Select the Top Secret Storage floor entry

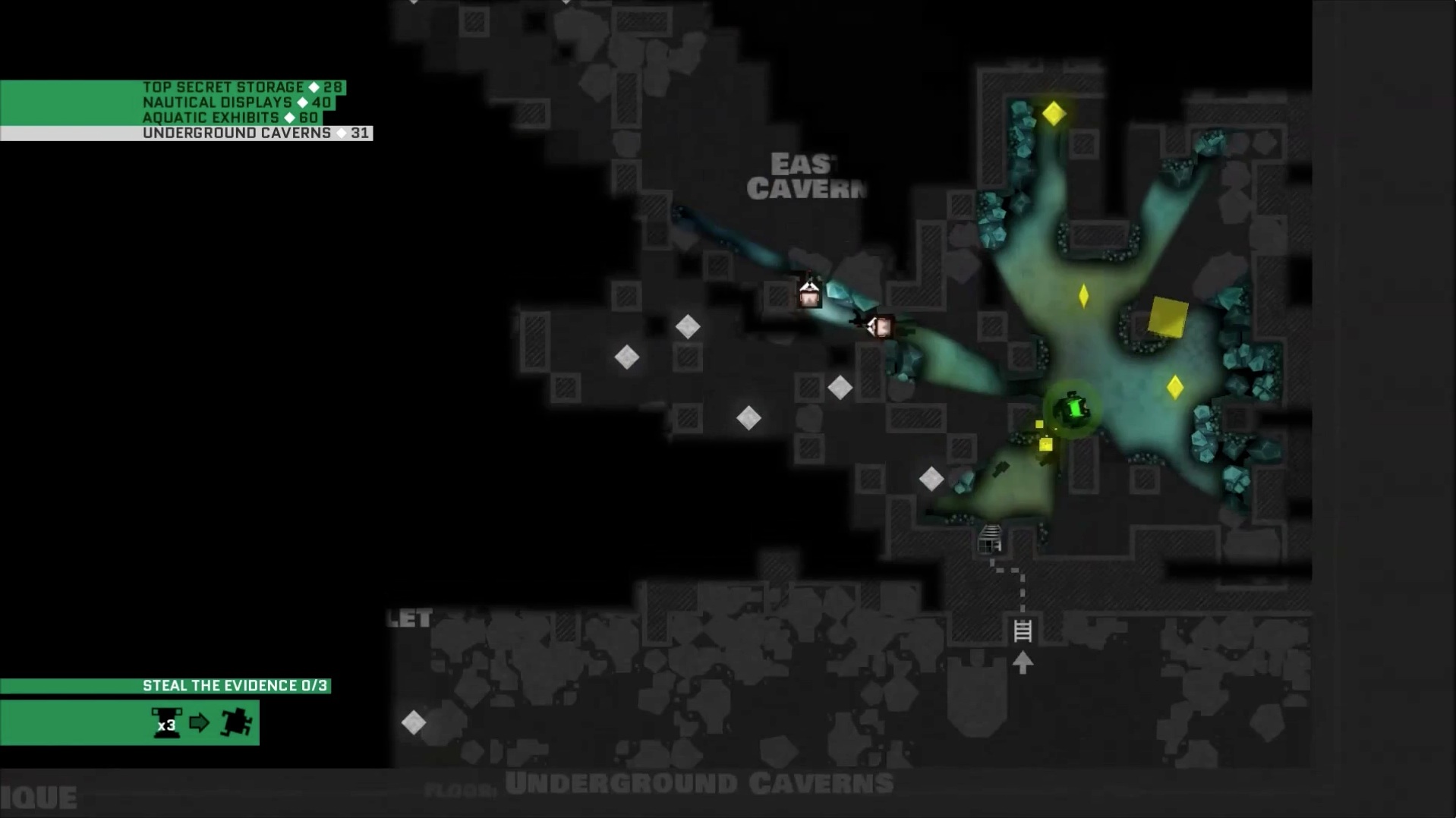coord(241,87)
